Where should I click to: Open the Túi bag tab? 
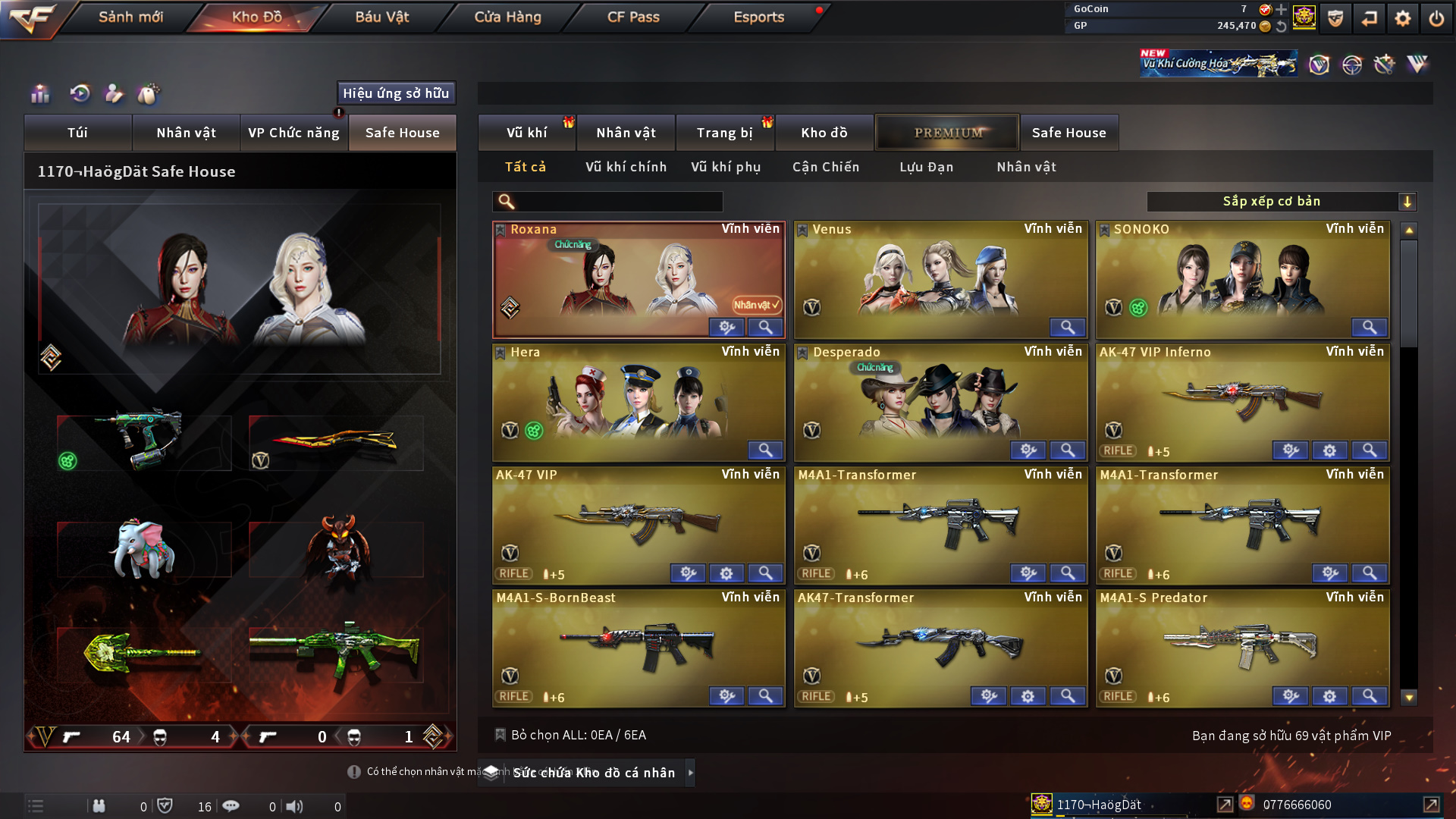(x=77, y=133)
